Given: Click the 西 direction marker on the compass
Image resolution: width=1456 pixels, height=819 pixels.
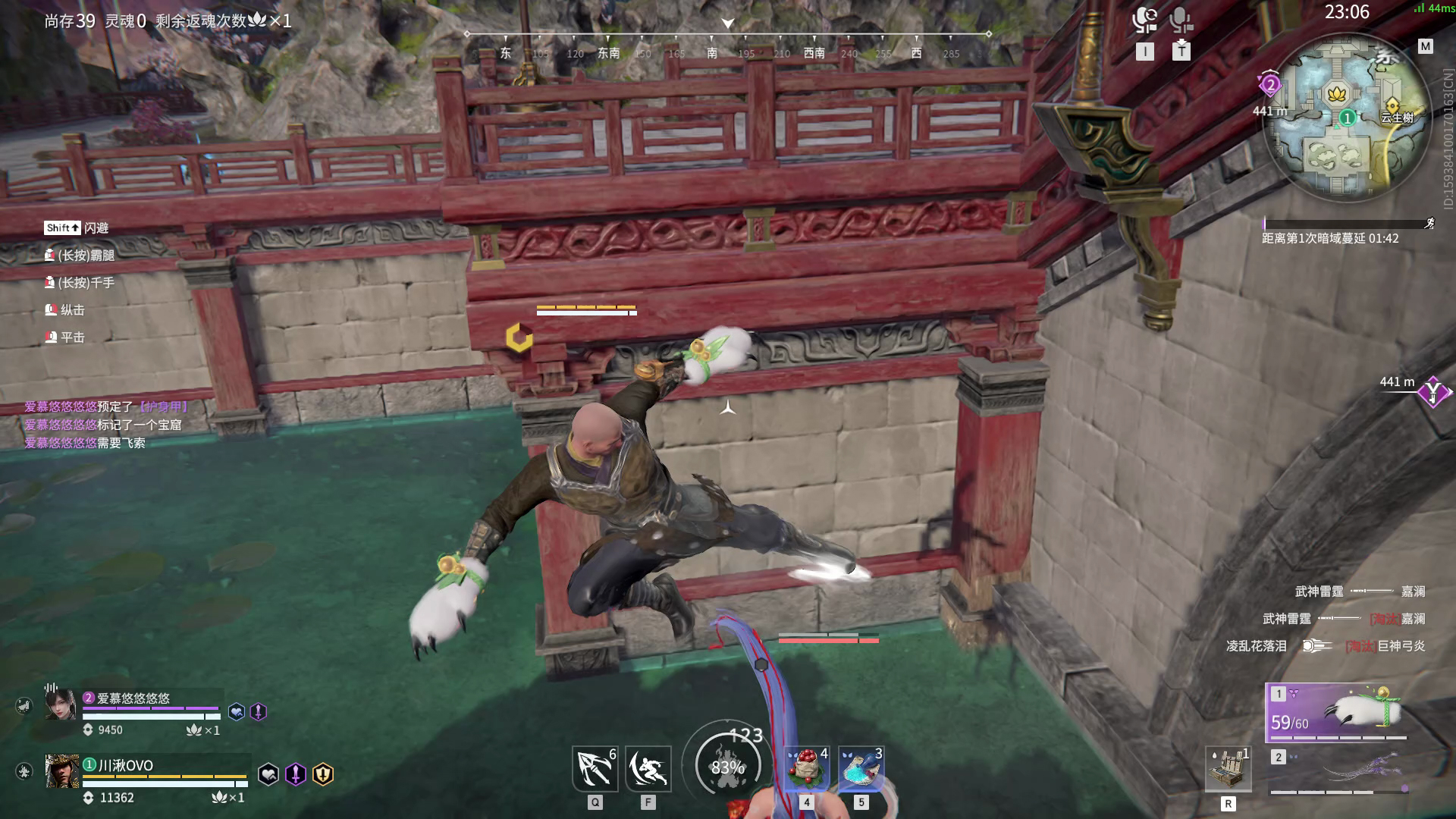Looking at the screenshot, I should pyautogui.click(x=915, y=54).
